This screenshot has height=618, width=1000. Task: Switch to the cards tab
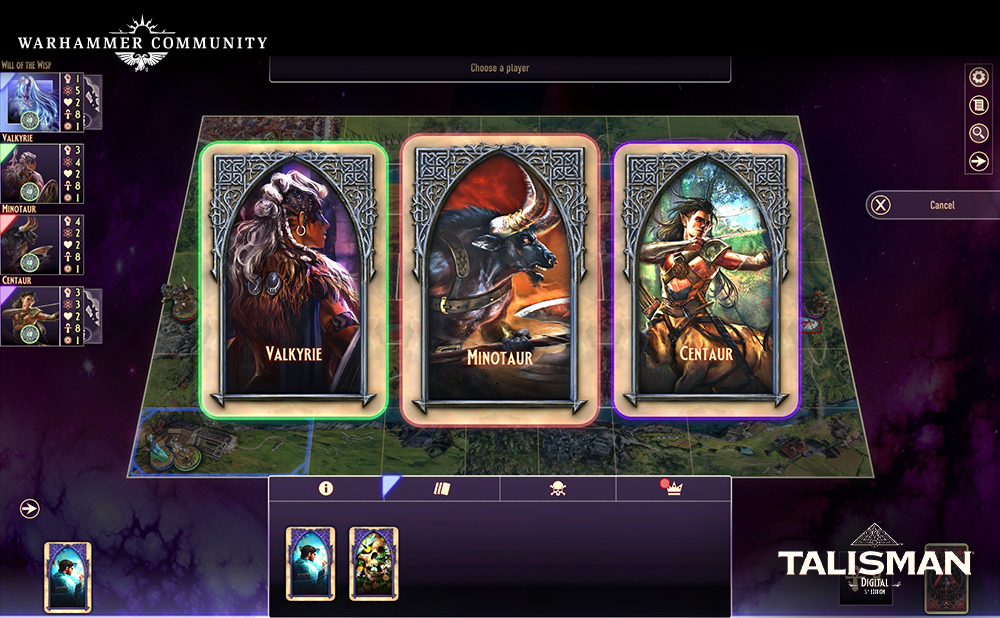click(443, 488)
